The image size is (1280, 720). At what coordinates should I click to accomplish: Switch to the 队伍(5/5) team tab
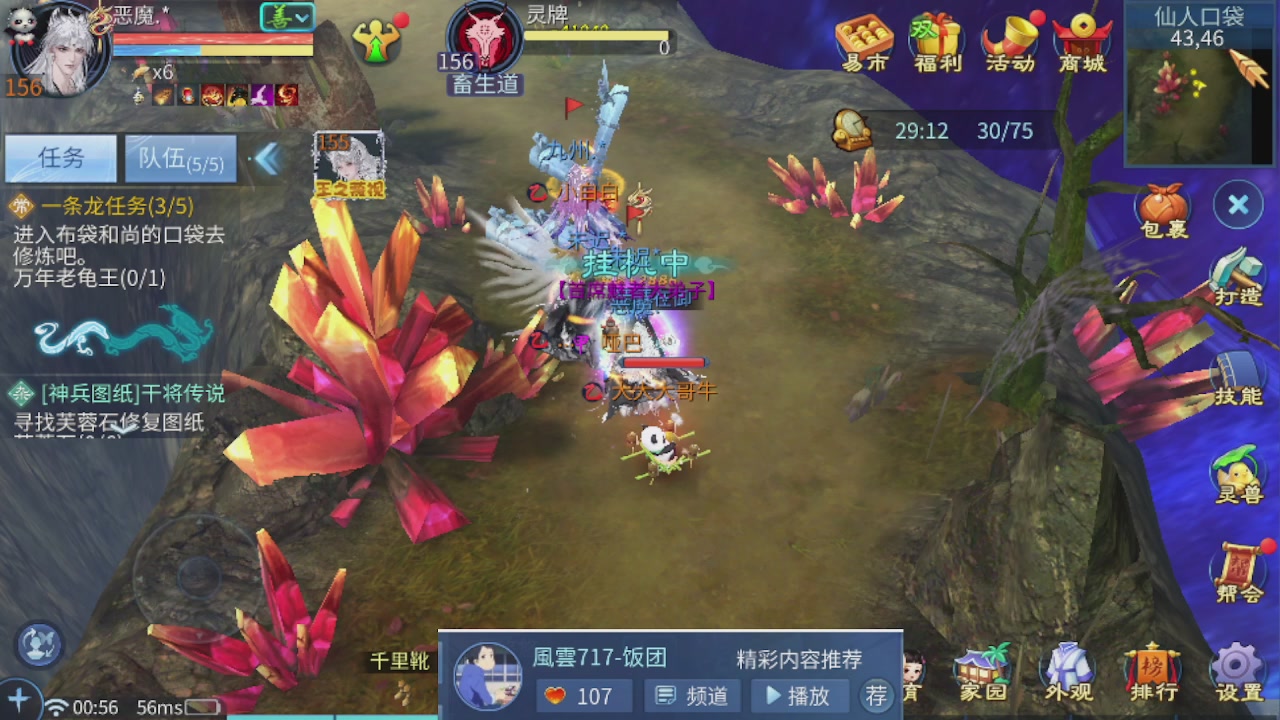point(180,158)
